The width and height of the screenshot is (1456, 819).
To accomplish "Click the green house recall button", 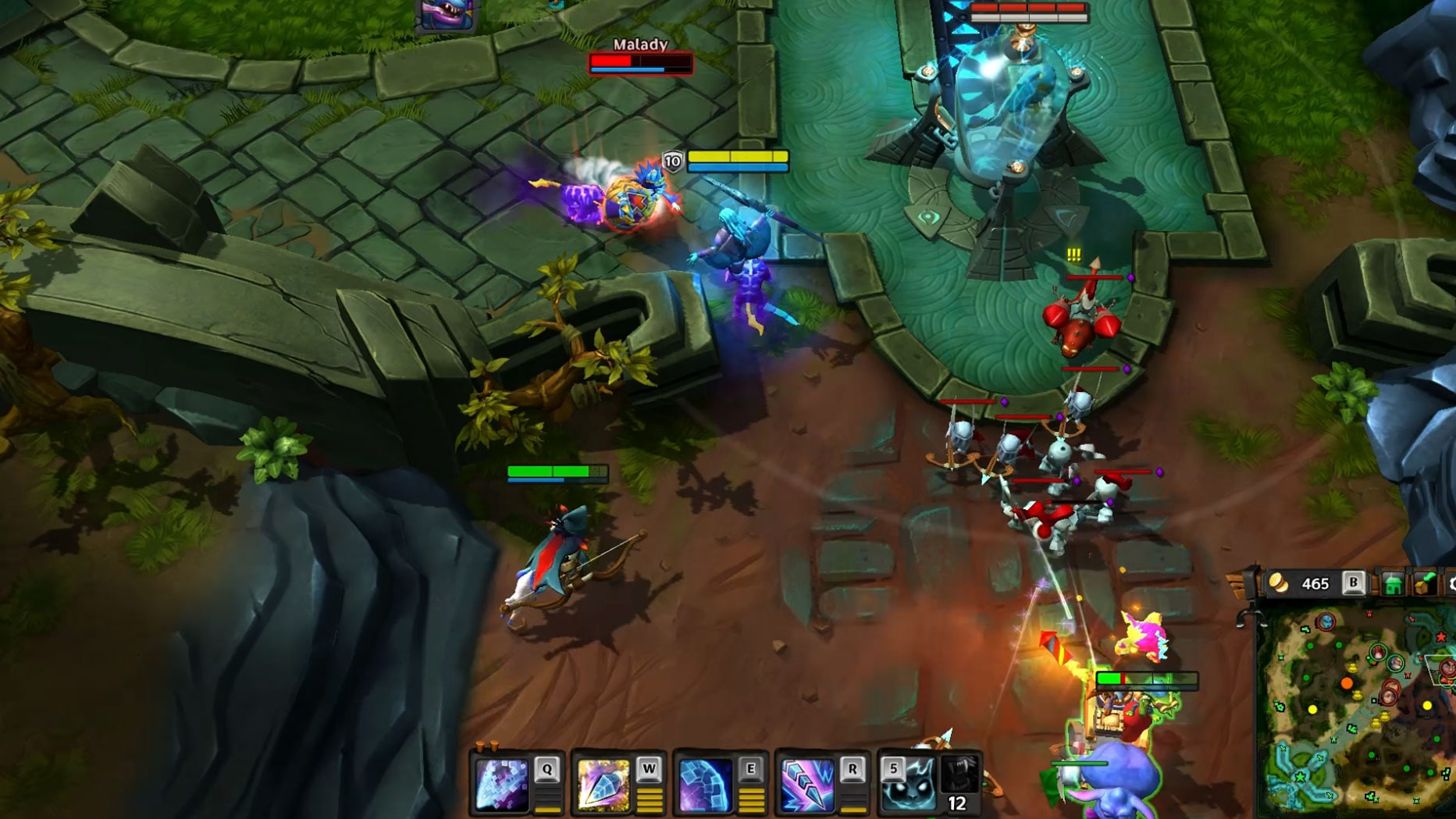I will tap(1393, 584).
